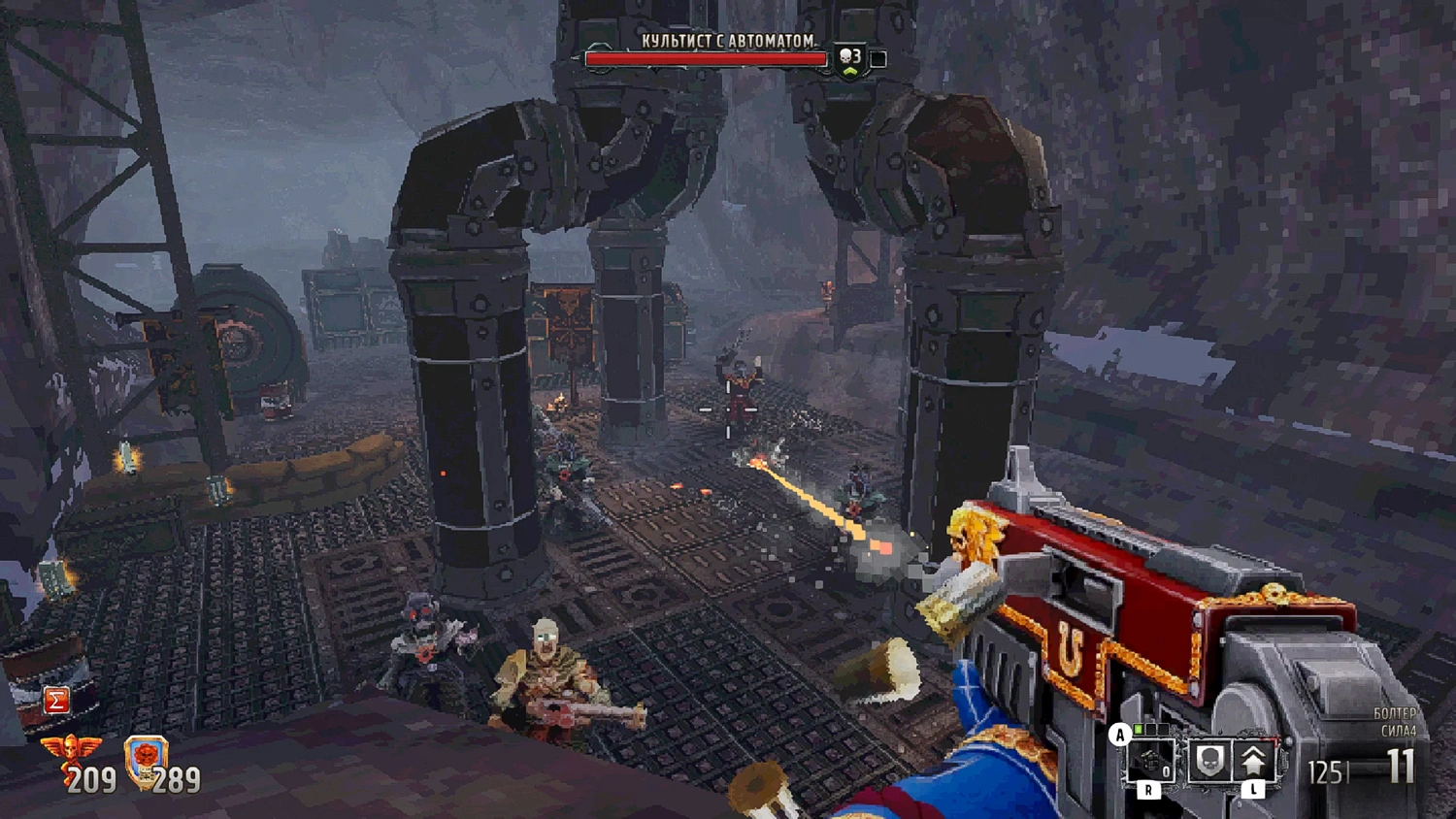1456x819 pixels.
Task: Toggle the green charge pip above the grenade slot
Action: (x=1139, y=728)
